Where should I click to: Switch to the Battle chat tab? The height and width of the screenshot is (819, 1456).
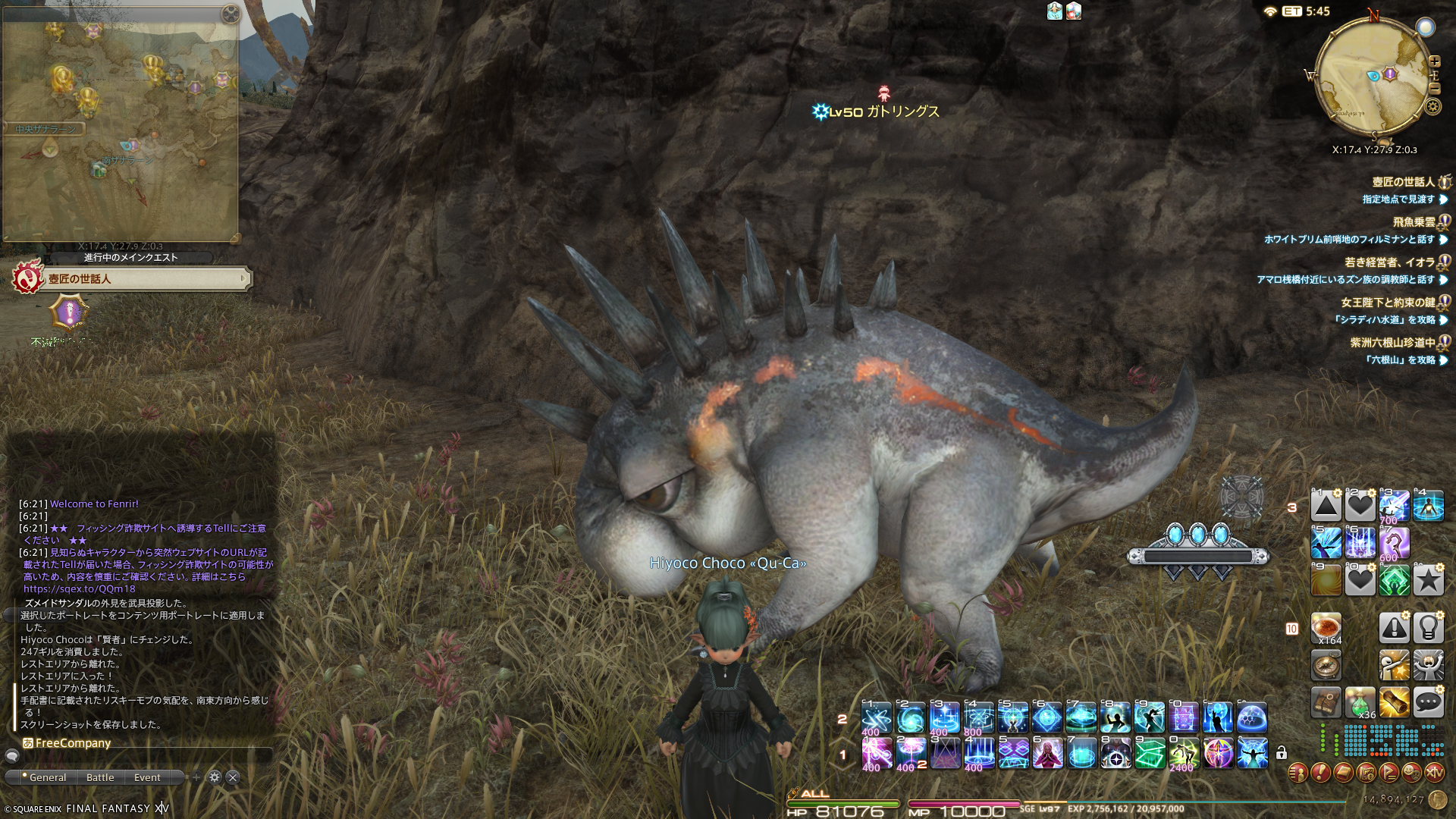pyautogui.click(x=100, y=777)
